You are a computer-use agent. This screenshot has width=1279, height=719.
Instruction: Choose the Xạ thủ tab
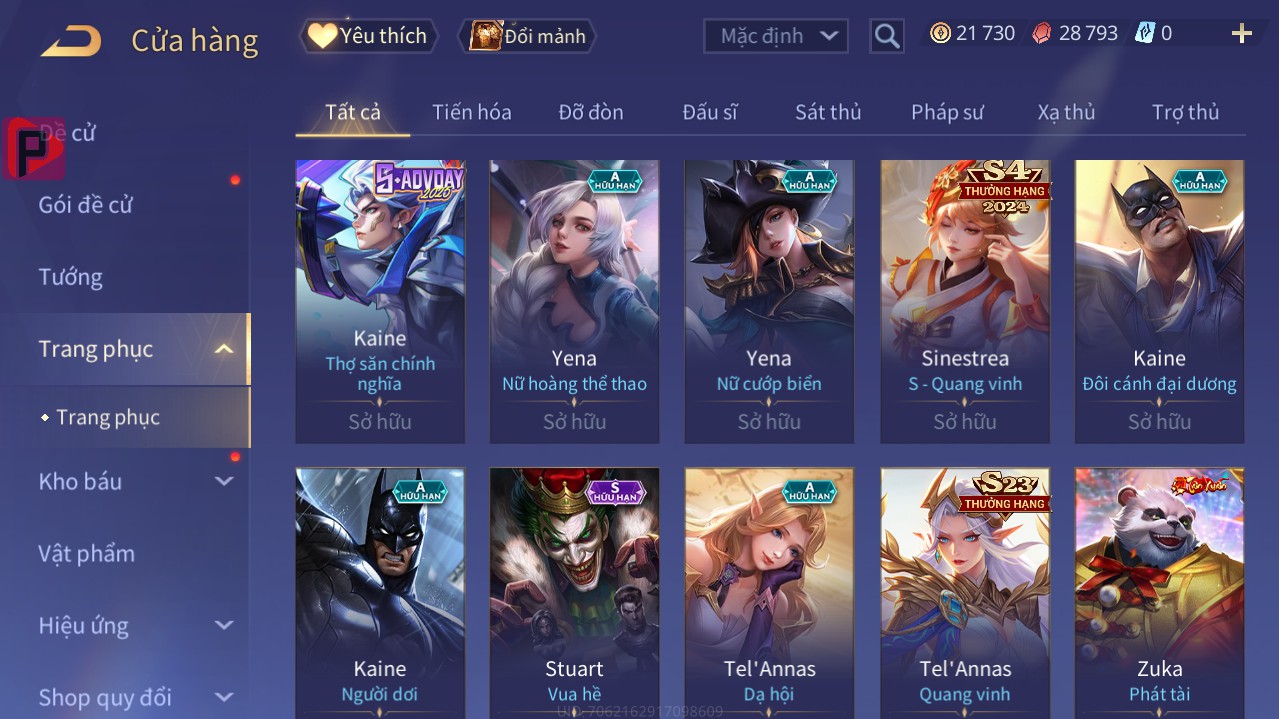pyautogui.click(x=1066, y=112)
